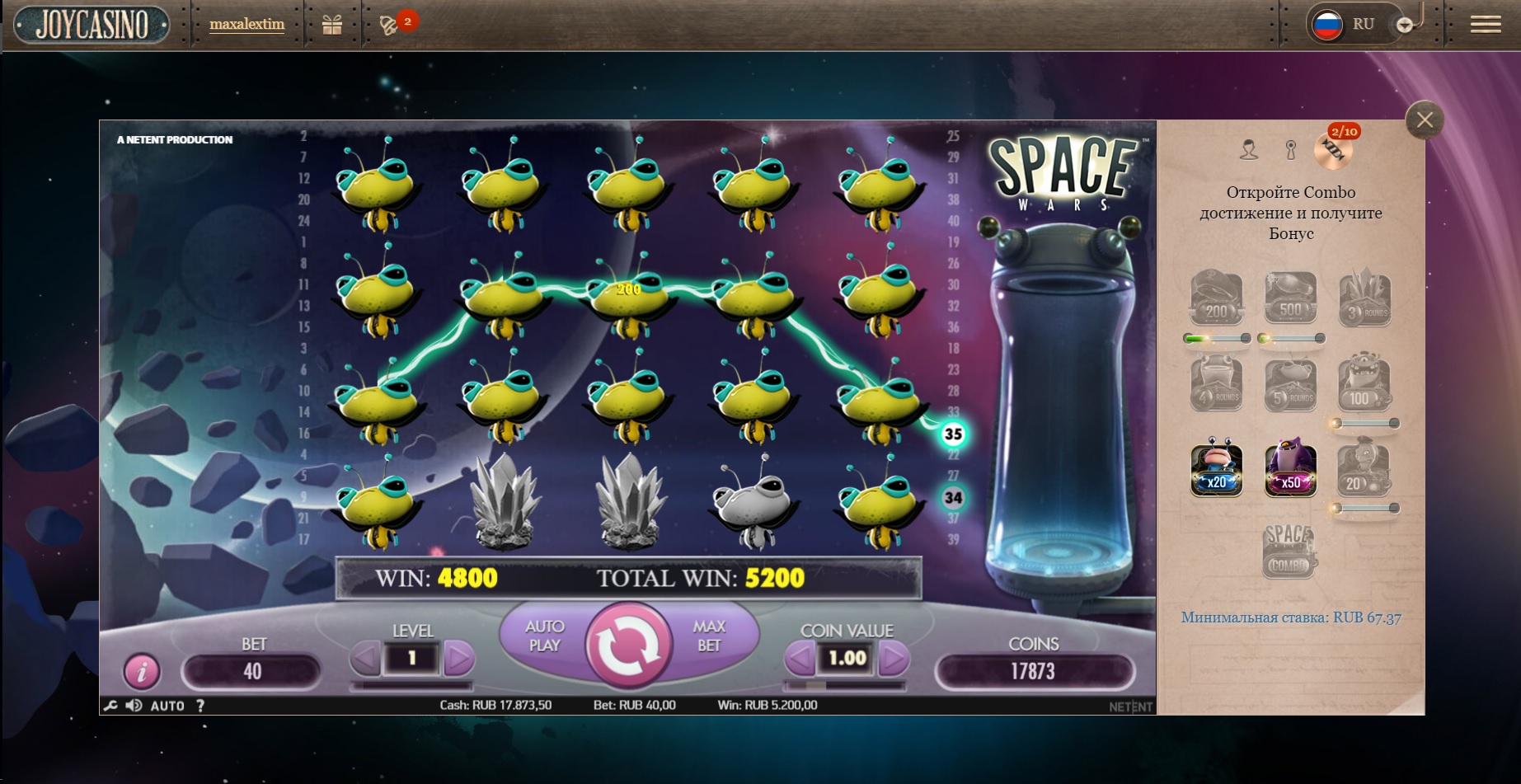Decrease the bet level with left arrow

(x=365, y=658)
